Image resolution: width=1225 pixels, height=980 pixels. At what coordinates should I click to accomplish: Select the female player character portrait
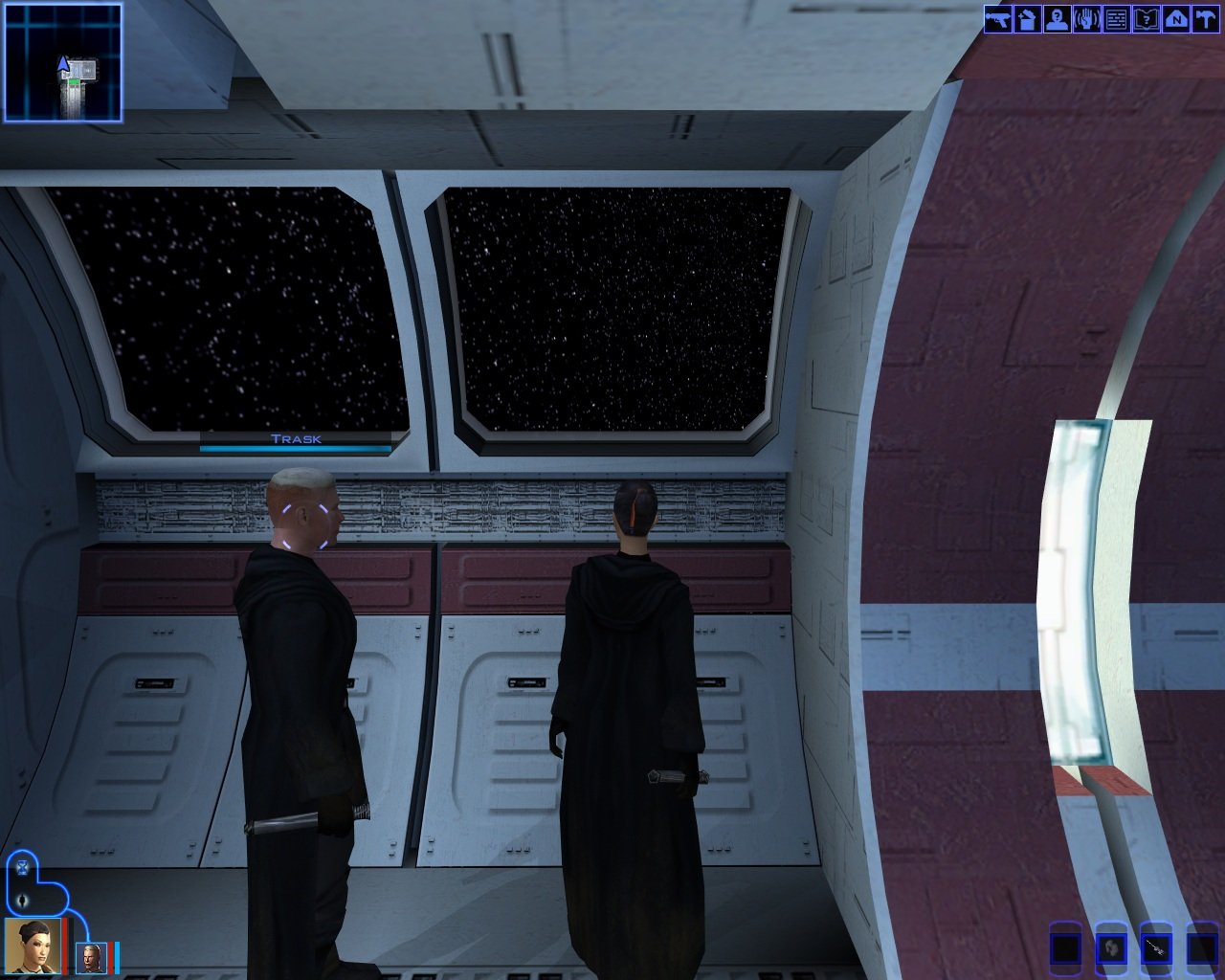click(x=33, y=946)
